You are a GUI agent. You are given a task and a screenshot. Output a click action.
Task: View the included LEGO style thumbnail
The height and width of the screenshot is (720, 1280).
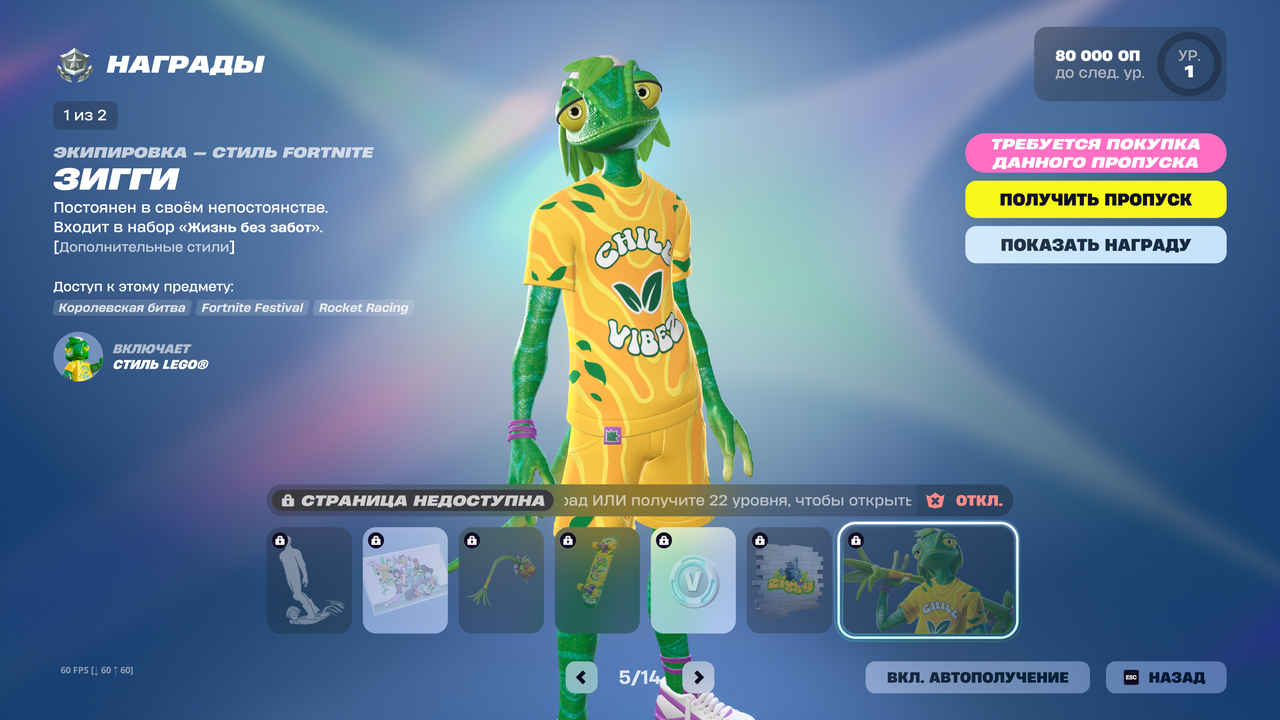(78, 357)
